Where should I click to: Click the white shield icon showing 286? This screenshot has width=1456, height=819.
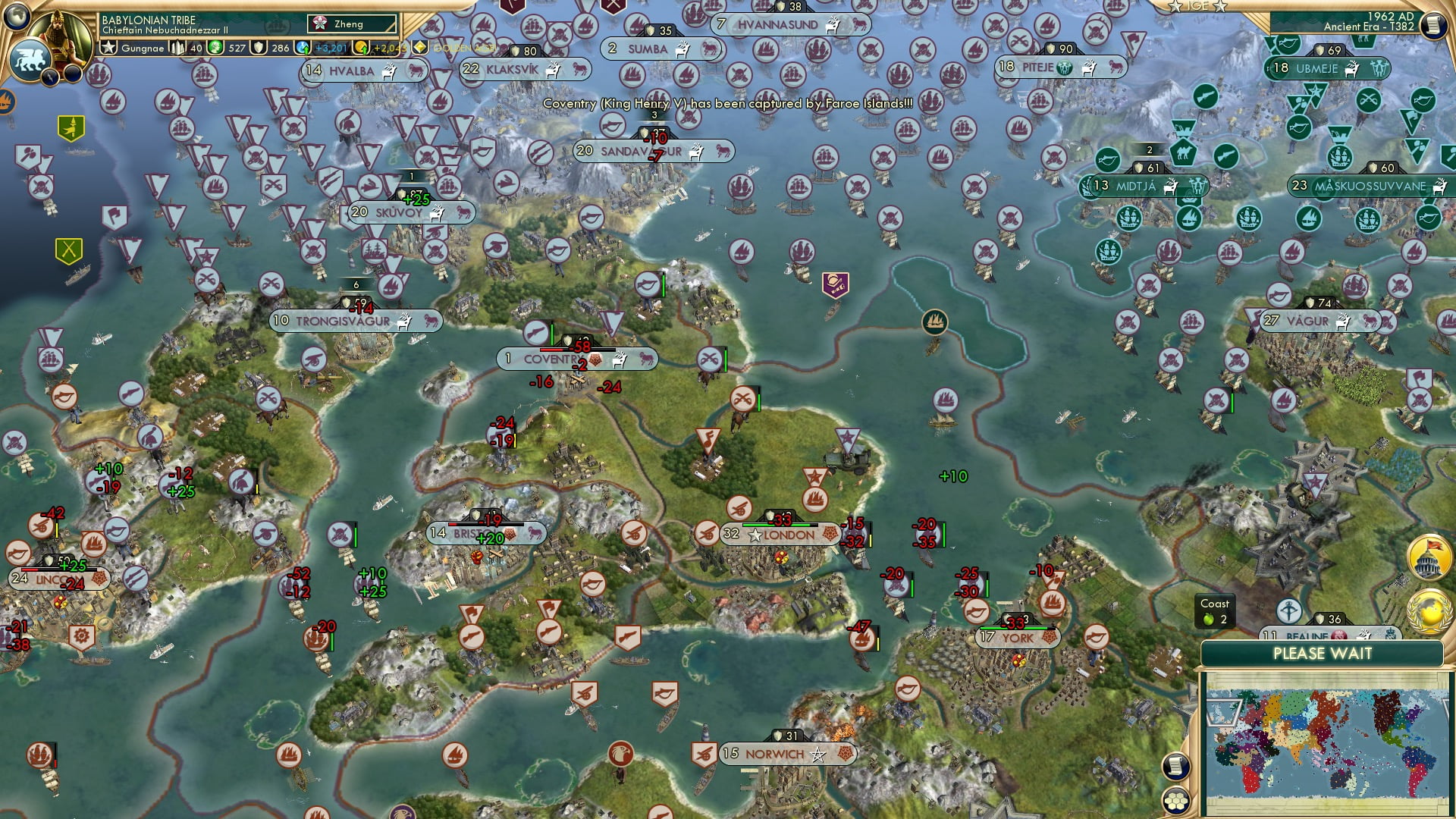pyautogui.click(x=258, y=47)
